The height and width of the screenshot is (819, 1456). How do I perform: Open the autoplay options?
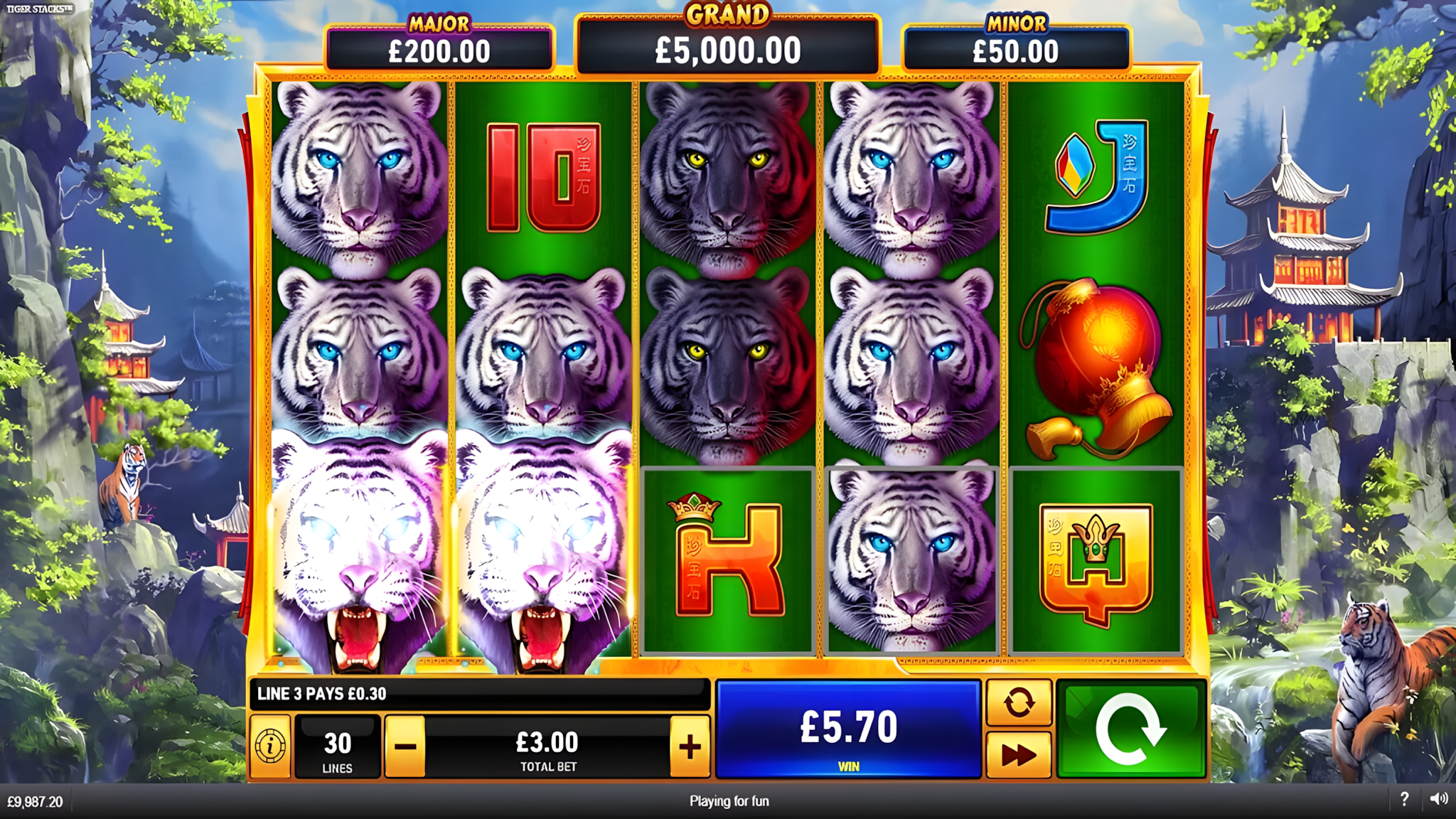pos(1018,703)
